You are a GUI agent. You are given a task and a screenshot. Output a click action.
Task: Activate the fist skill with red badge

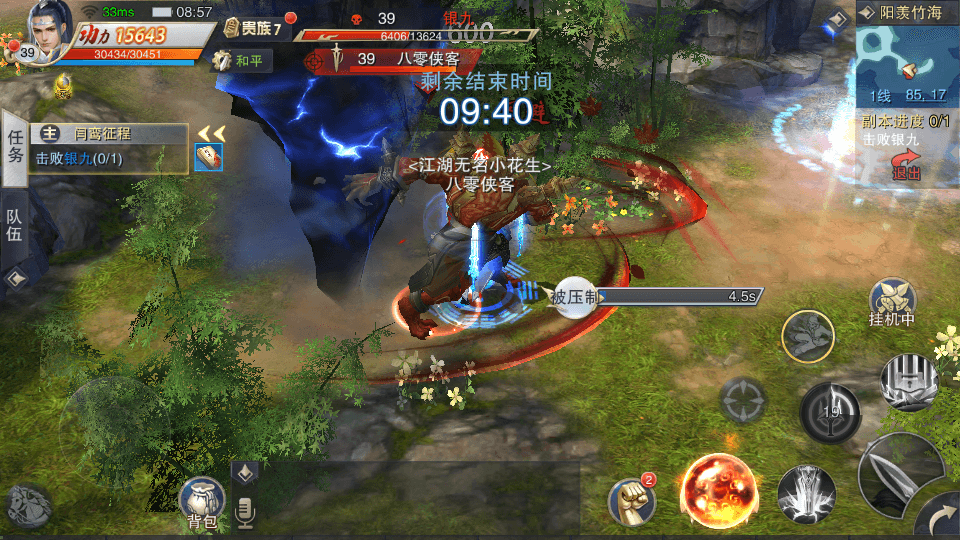pos(632,500)
